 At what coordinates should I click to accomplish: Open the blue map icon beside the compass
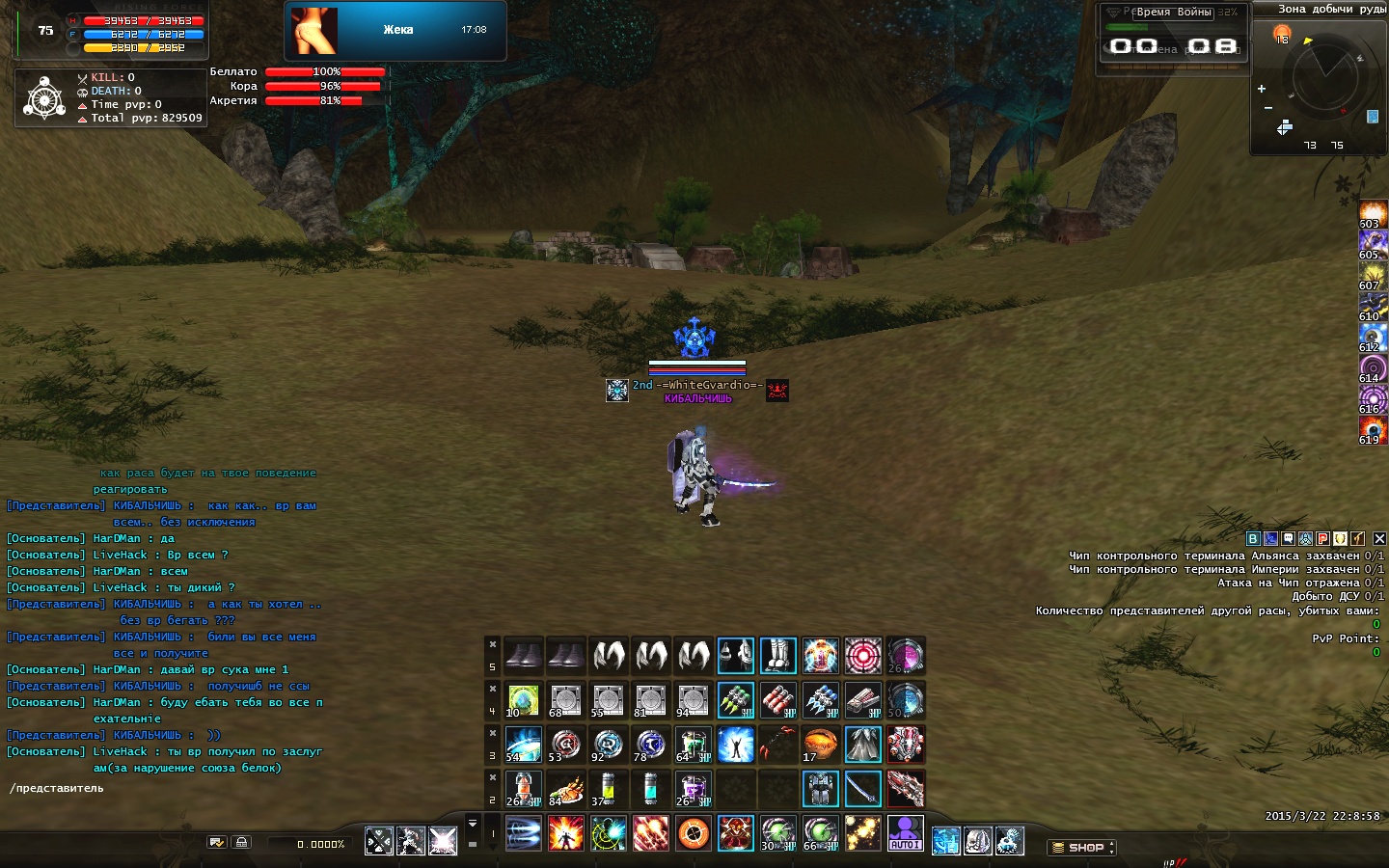(1373, 117)
